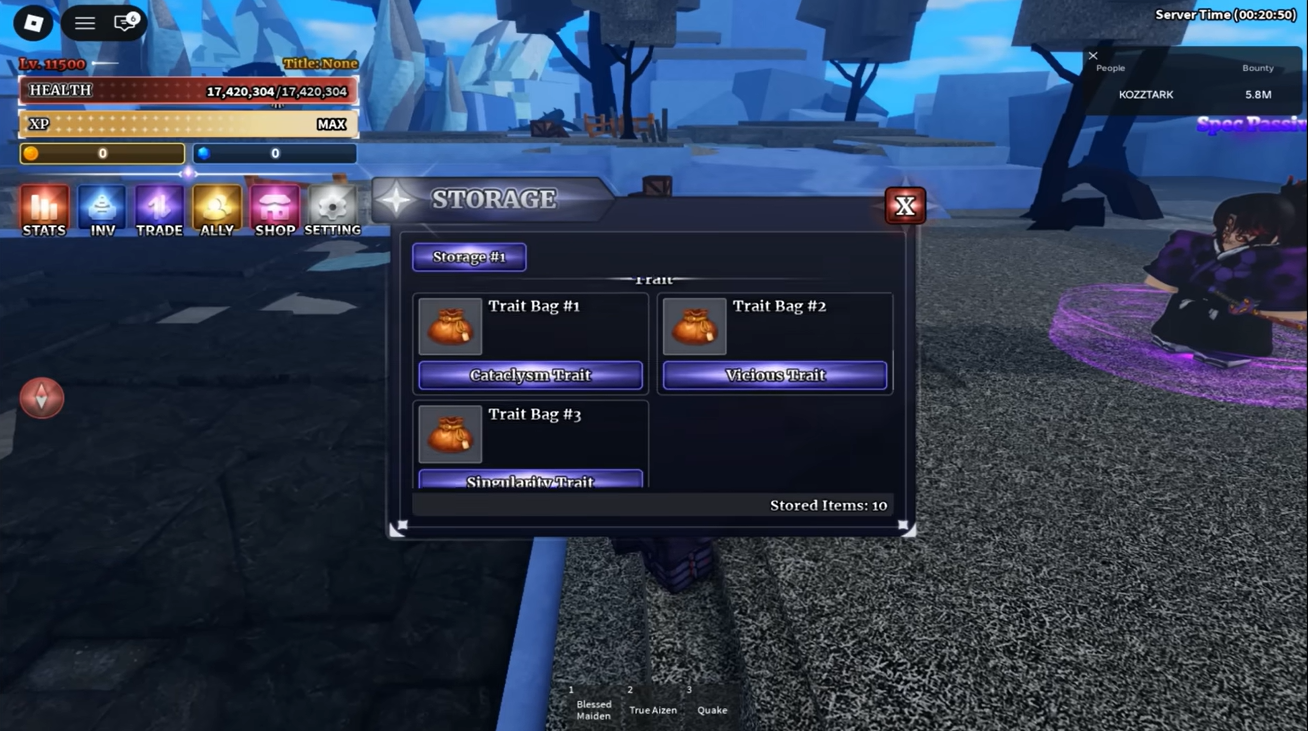The image size is (1308, 731).
Task: Open the Inv inventory menu
Action: click(102, 210)
